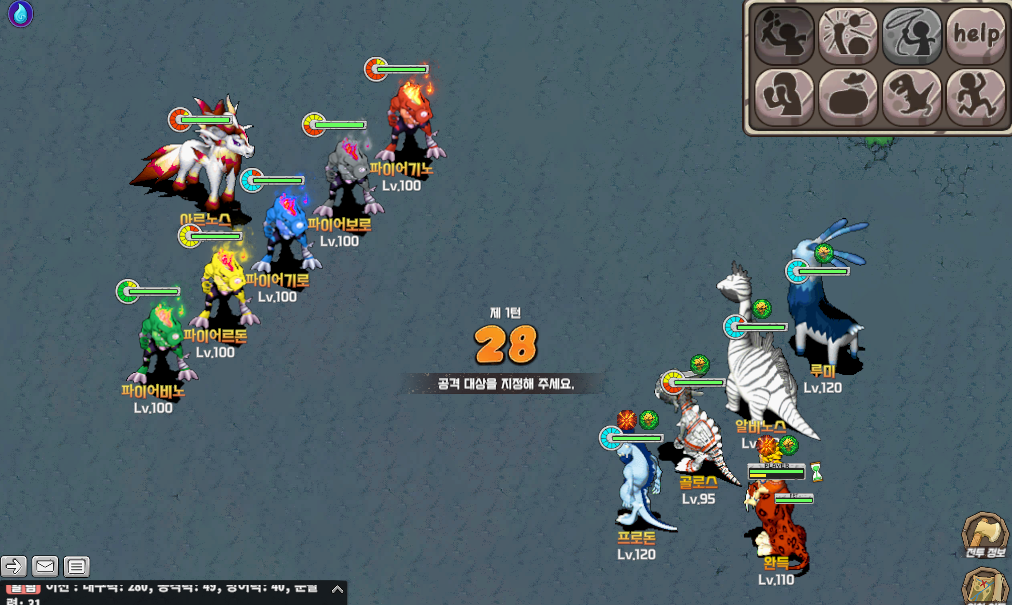Open the 전투 정보 axe button
Screen dimensions: 1012x605
click(984, 535)
